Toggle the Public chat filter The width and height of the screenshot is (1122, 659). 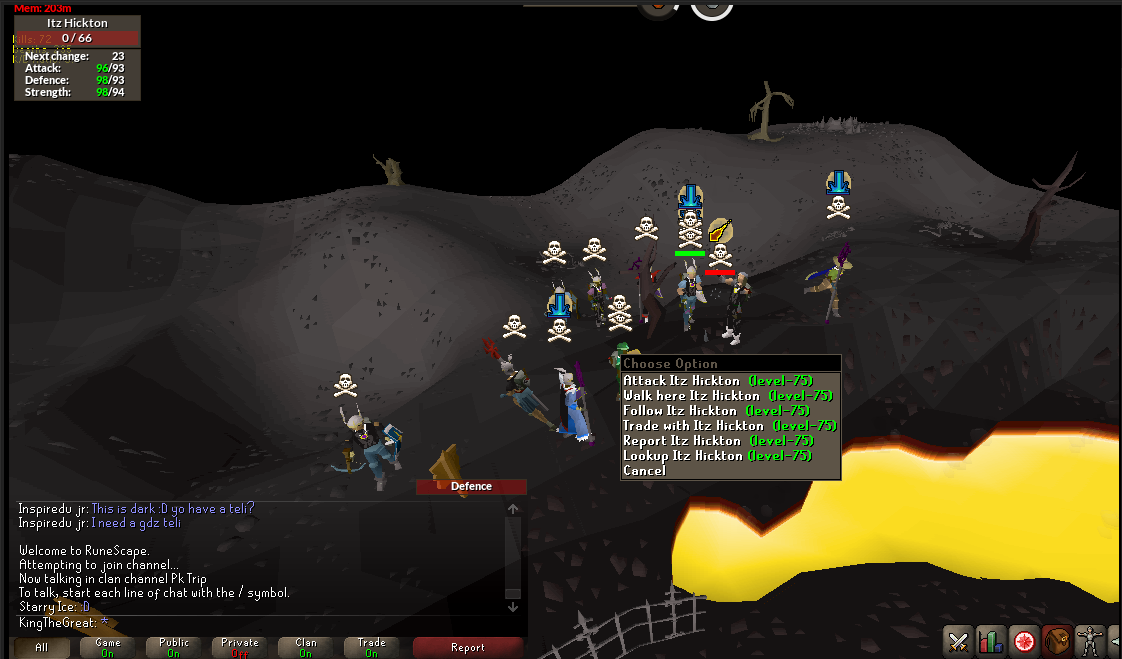[x=173, y=647]
